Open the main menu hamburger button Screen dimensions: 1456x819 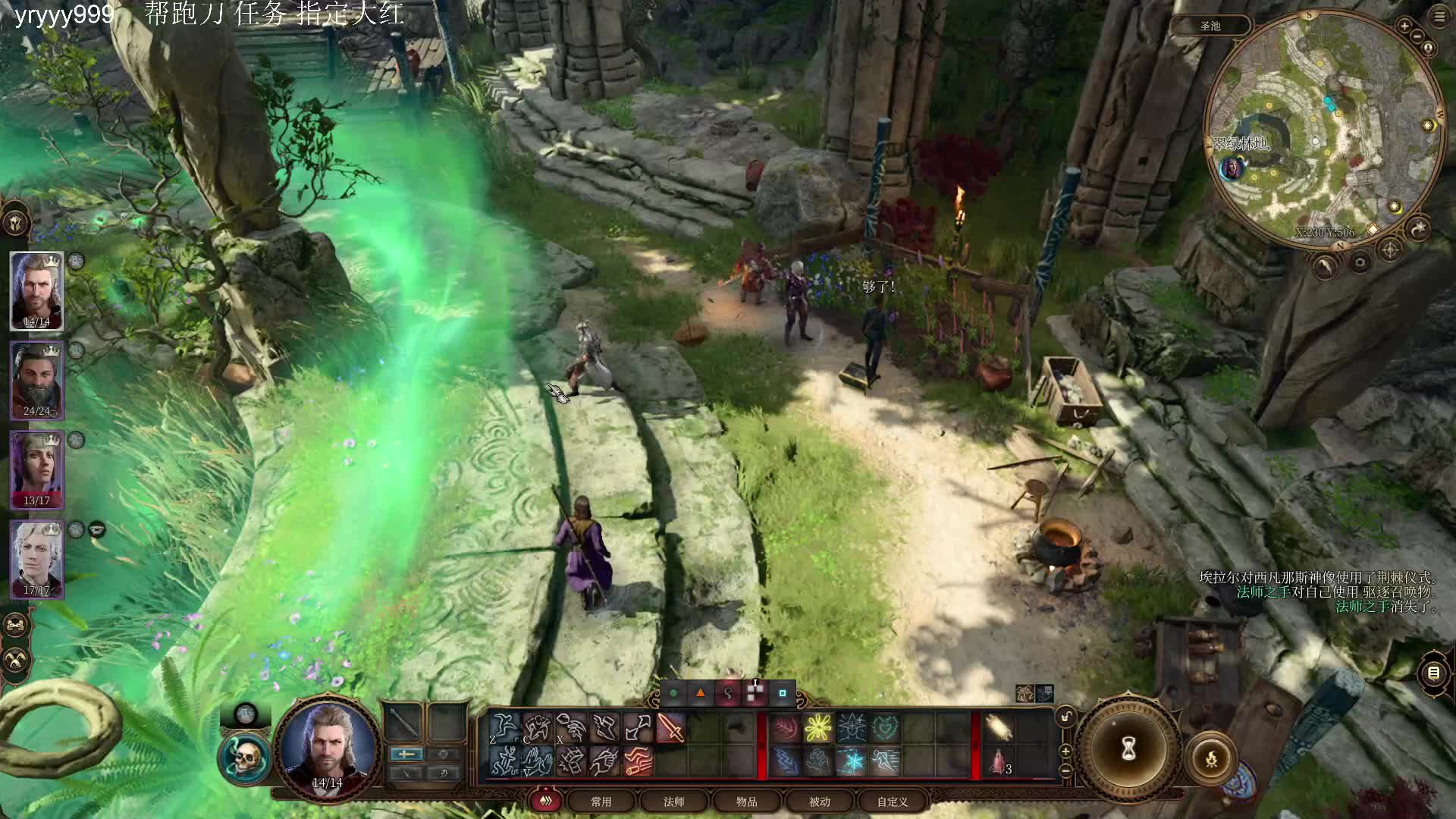coord(1439,17)
